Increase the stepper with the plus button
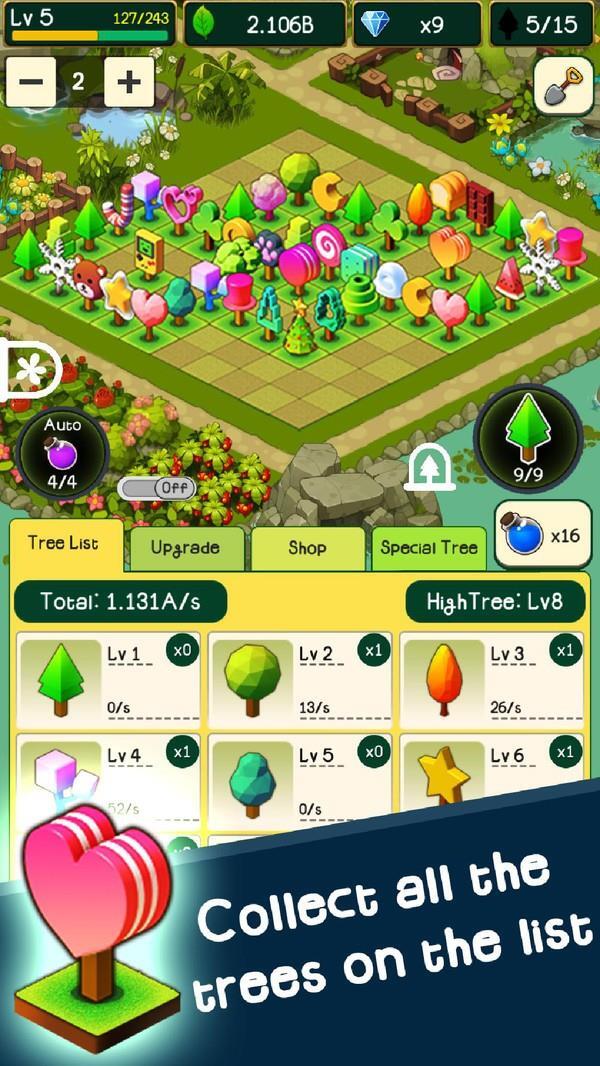The image size is (600, 1066). [x=129, y=82]
